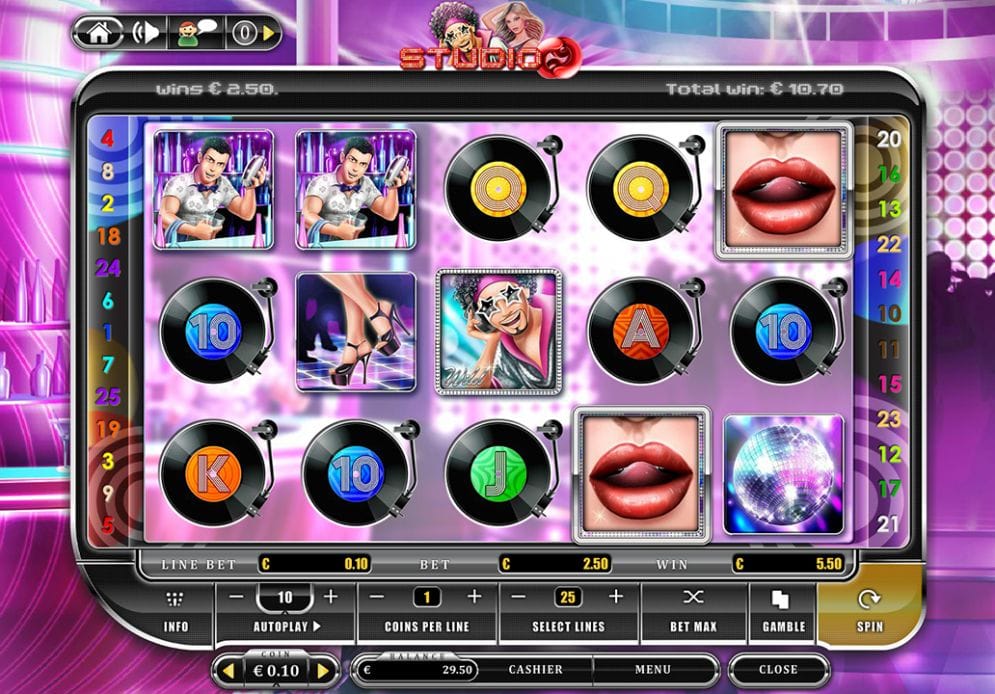Raise the coin value with right arrow
The image size is (995, 694).
[x=323, y=670]
